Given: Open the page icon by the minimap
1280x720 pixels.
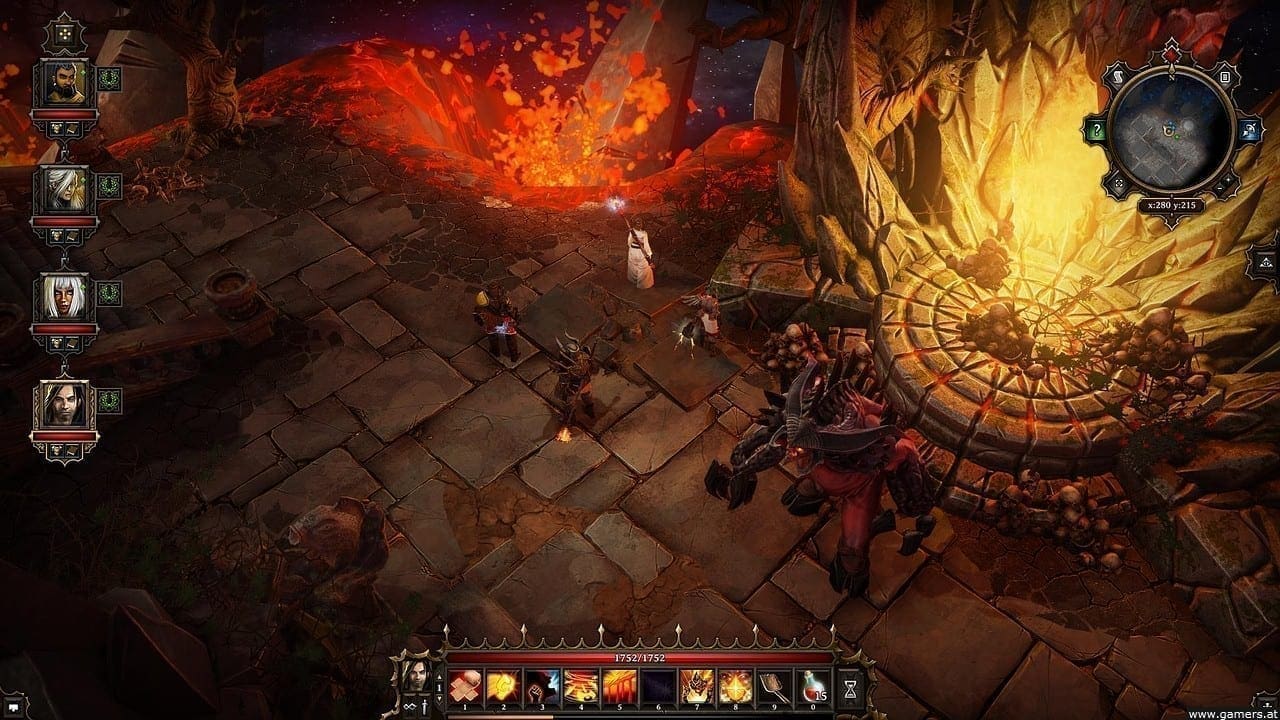Looking at the screenshot, I should (x=1224, y=77).
